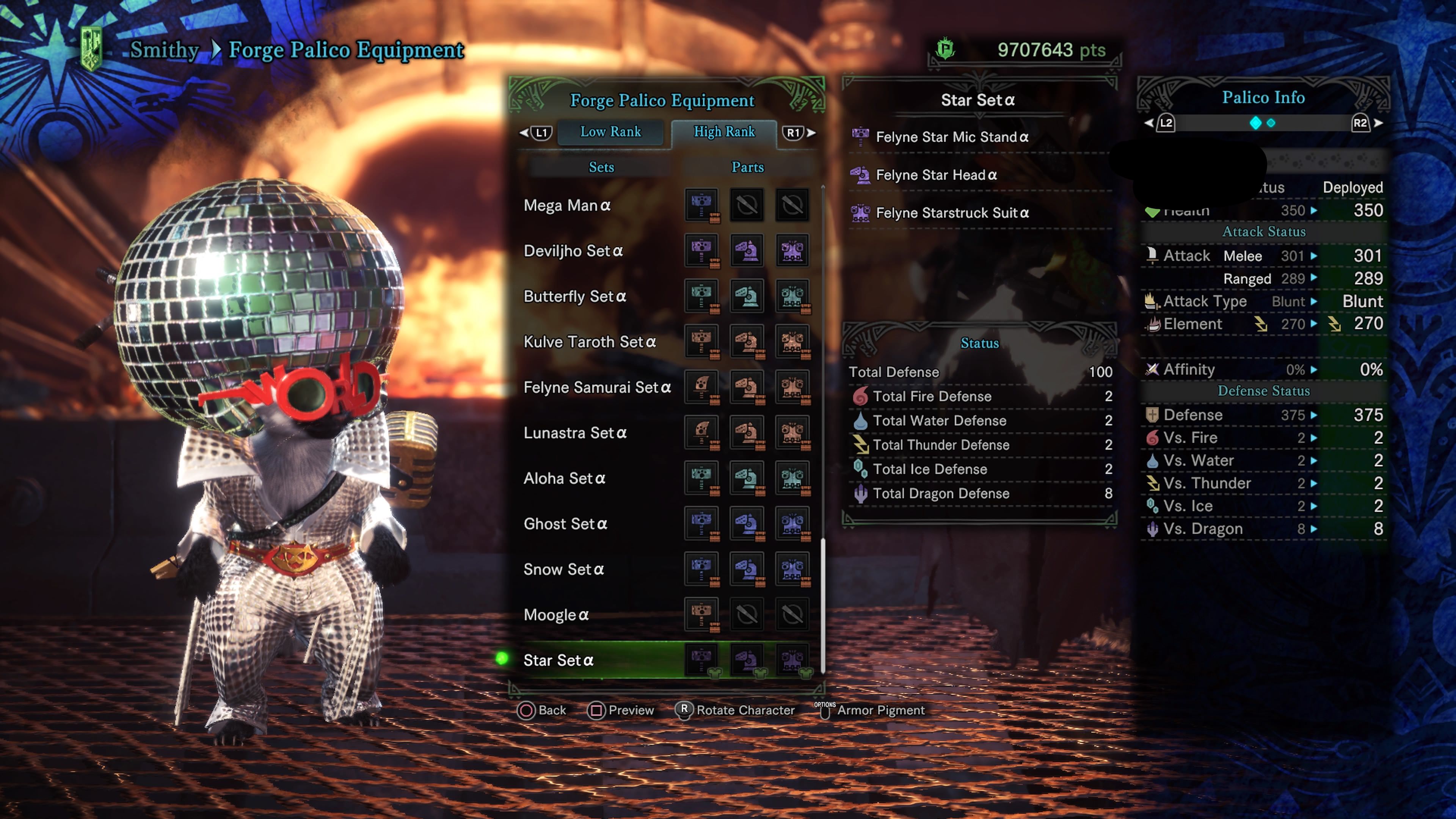The height and width of the screenshot is (819, 1456).
Task: Choose the Kulve Taroth Set α
Action: (x=590, y=342)
